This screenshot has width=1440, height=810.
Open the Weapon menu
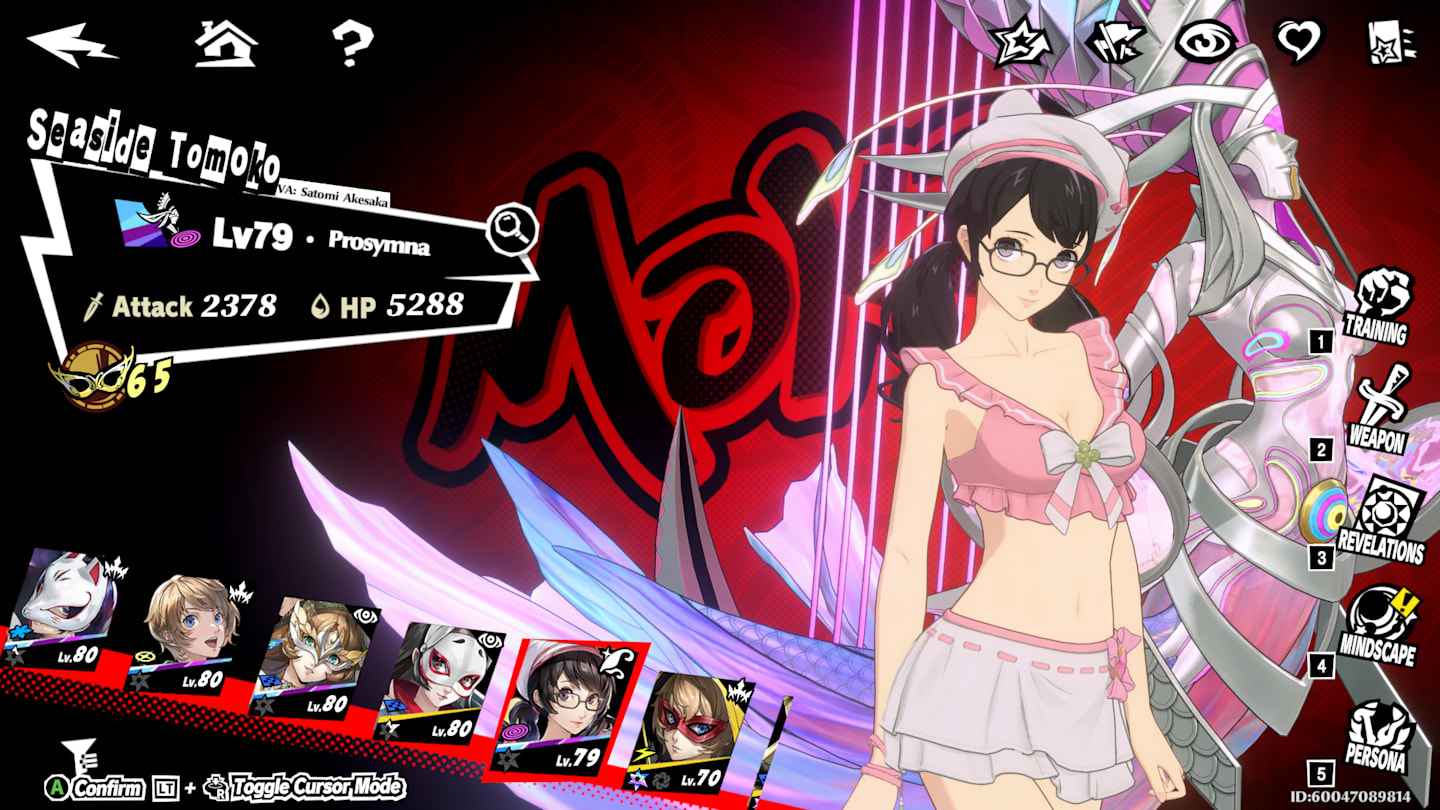(1378, 410)
